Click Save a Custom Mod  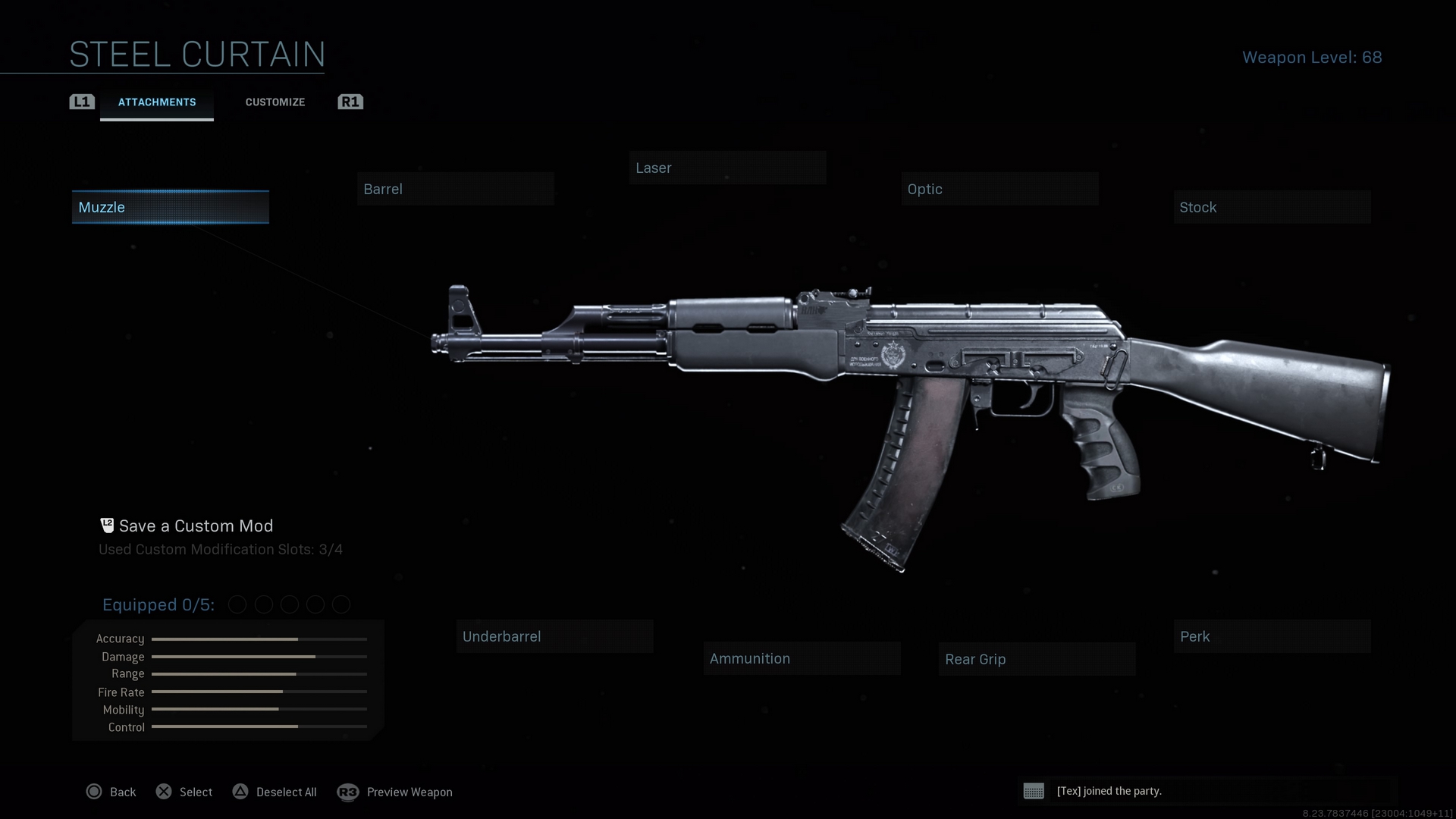pyautogui.click(x=196, y=526)
